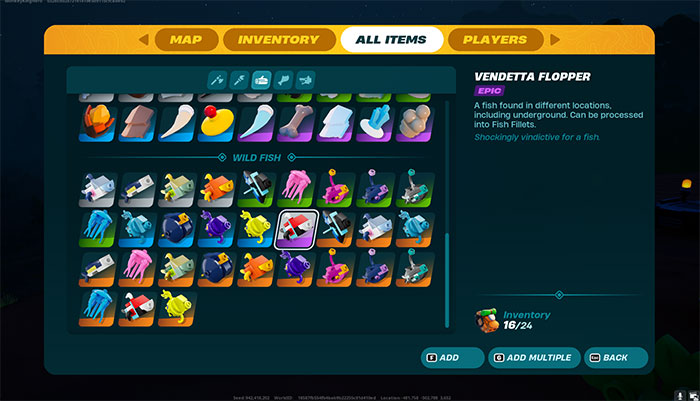
Task: Go back with the Back button
Action: (613, 357)
